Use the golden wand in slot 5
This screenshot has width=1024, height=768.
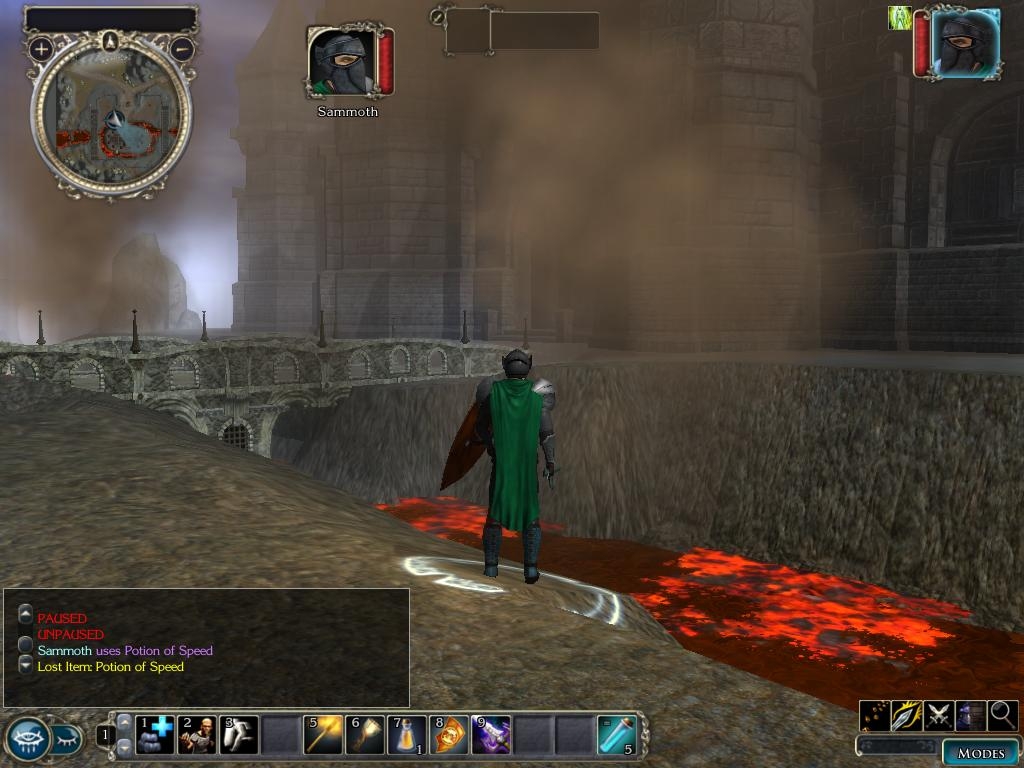(x=323, y=735)
